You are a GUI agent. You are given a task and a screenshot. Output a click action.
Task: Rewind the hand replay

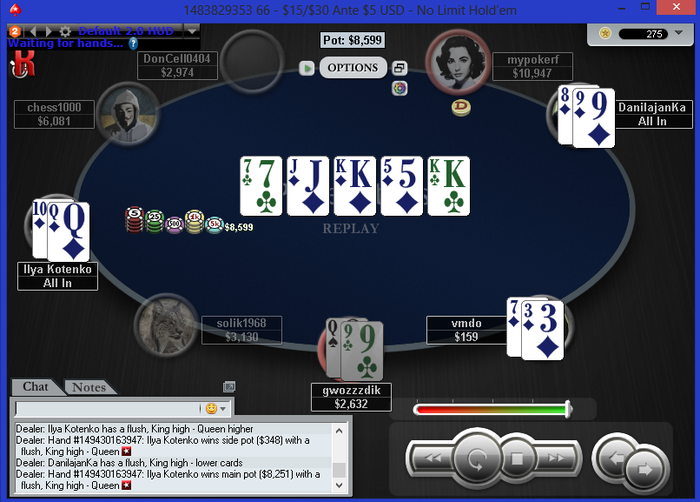coord(432,460)
